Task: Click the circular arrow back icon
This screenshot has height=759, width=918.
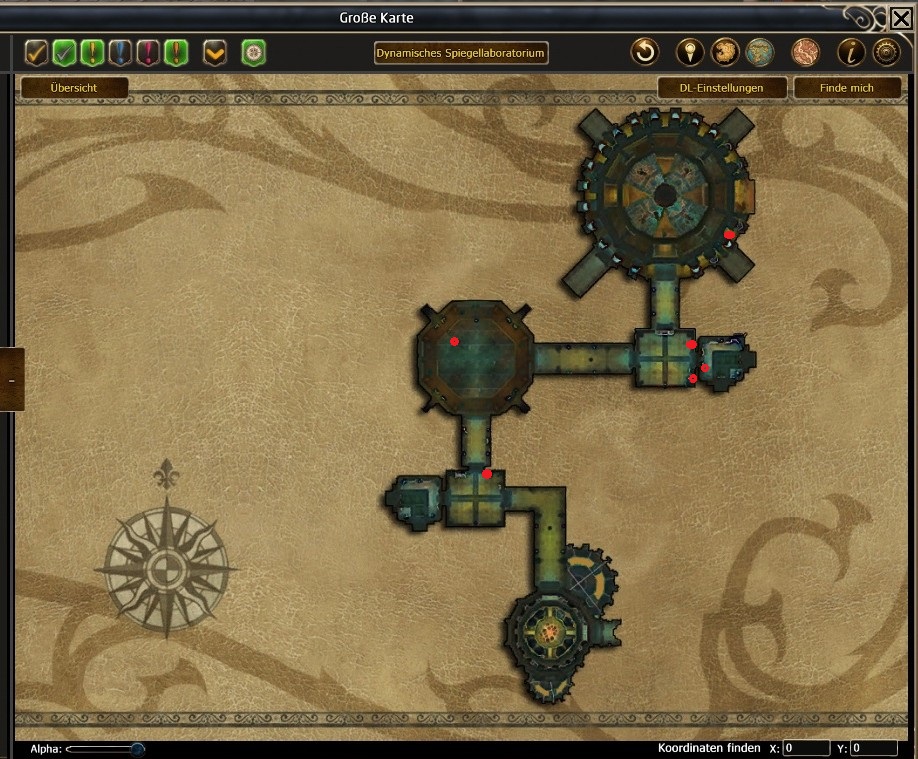Action: click(645, 52)
